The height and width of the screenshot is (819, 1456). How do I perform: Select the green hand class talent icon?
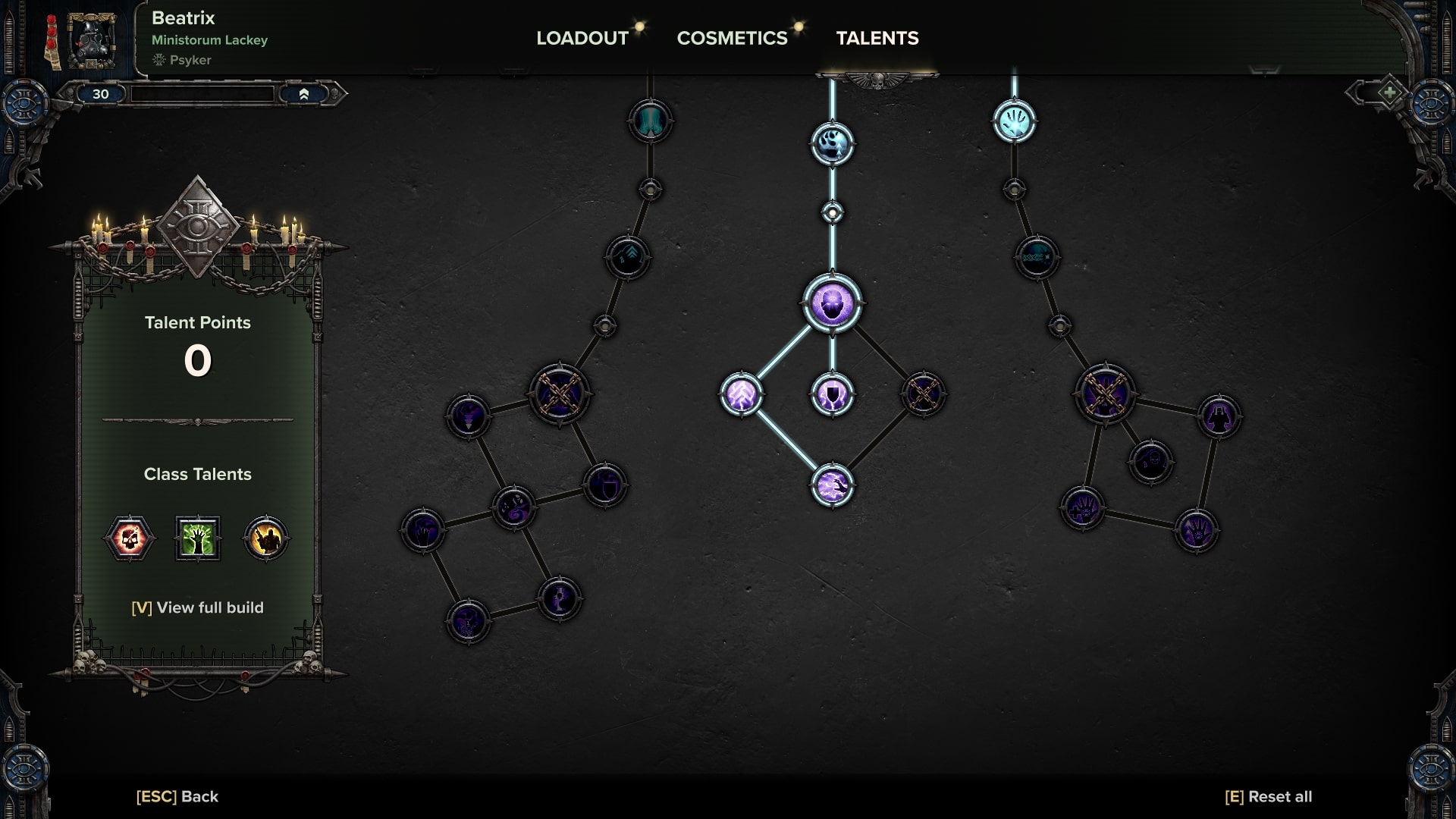pyautogui.click(x=197, y=538)
